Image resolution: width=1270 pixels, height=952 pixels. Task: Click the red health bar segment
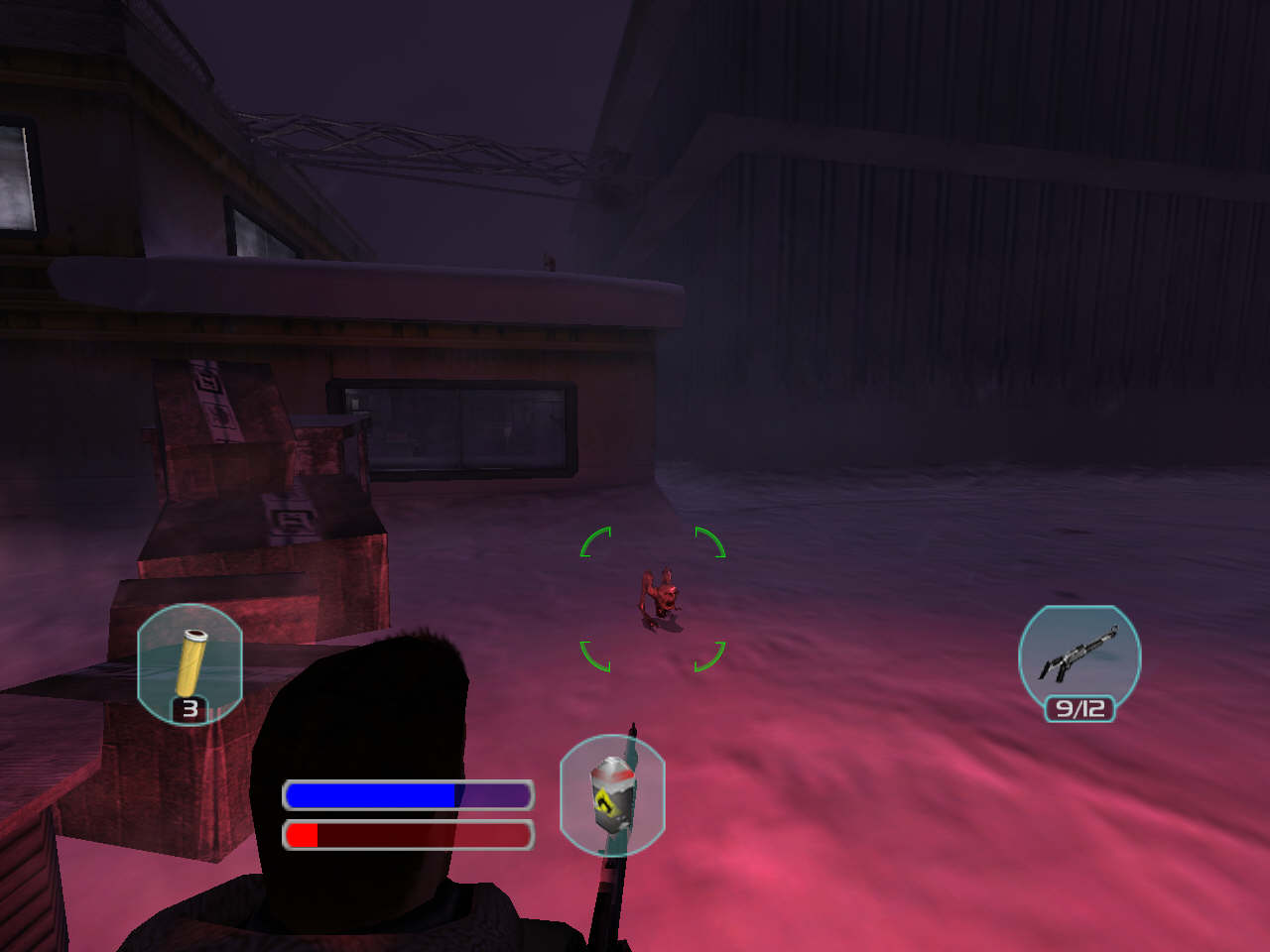(x=301, y=834)
